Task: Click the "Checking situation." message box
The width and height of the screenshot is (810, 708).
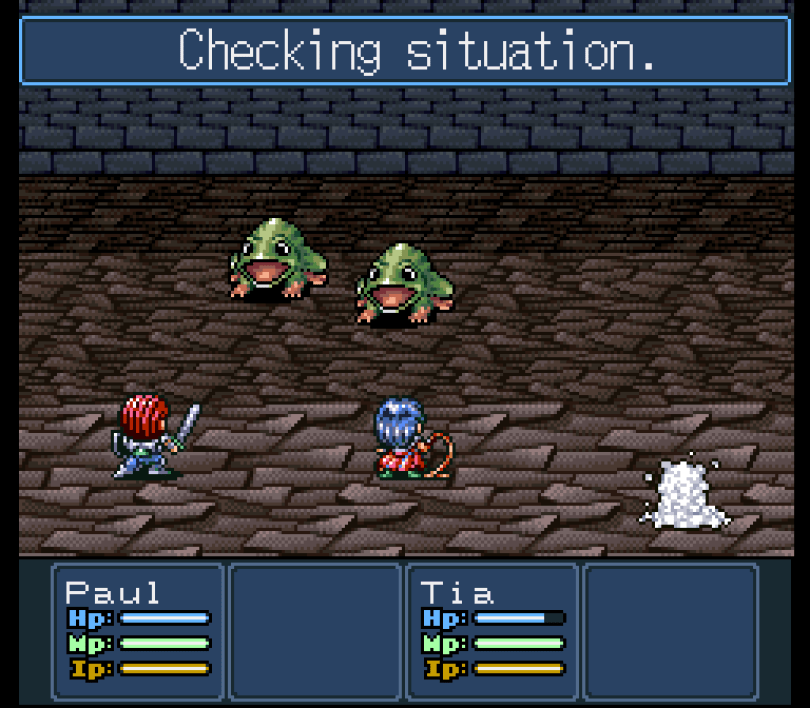Action: click(x=405, y=50)
